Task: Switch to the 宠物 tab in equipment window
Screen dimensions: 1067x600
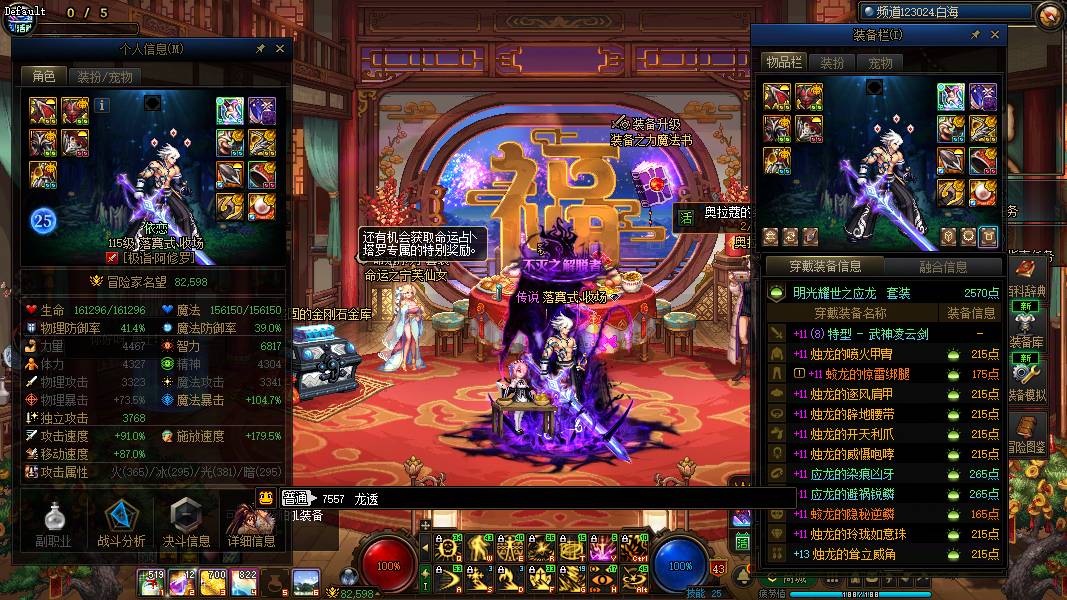Action: (x=880, y=63)
